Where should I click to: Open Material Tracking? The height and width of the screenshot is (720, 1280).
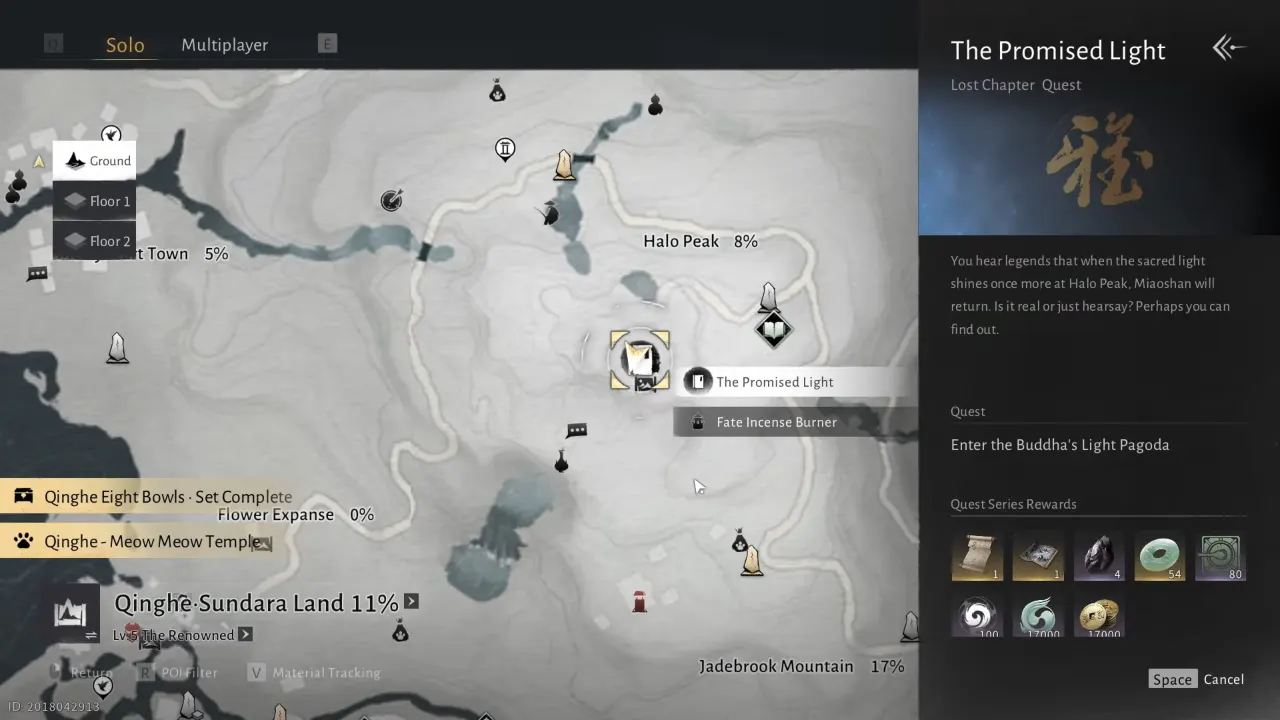[x=315, y=673]
